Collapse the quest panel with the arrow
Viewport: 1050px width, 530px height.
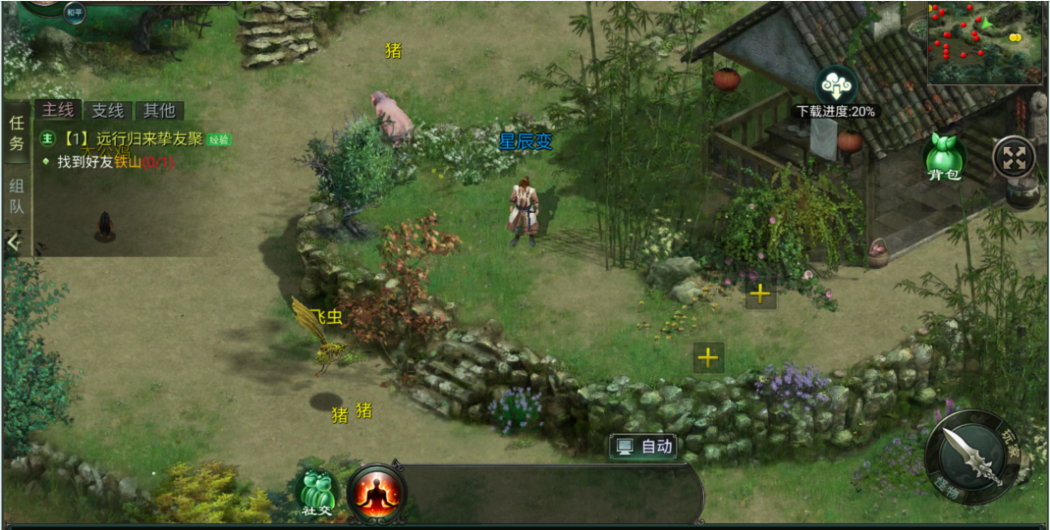tap(14, 241)
